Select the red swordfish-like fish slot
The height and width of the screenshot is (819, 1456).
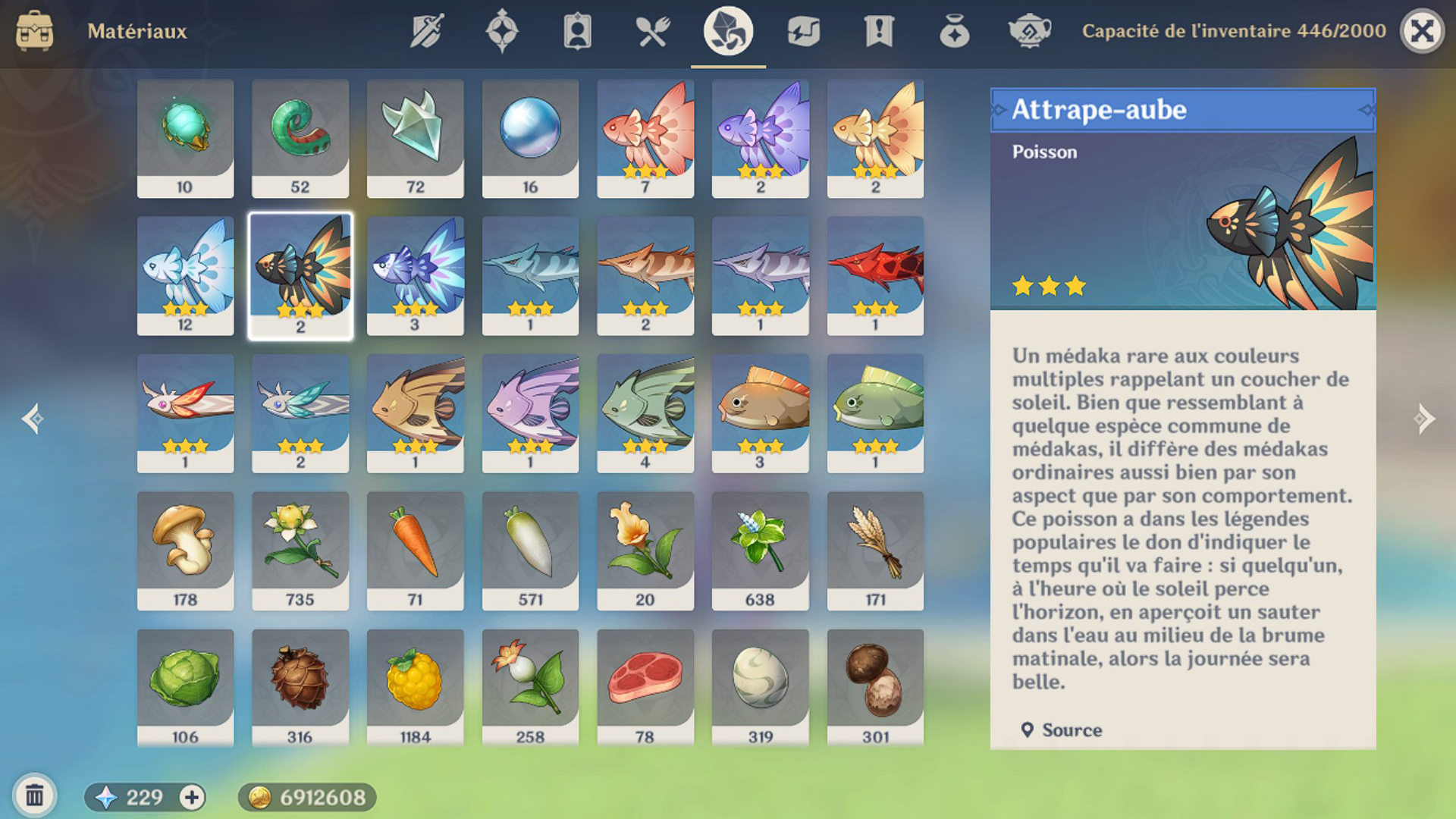[x=875, y=275]
